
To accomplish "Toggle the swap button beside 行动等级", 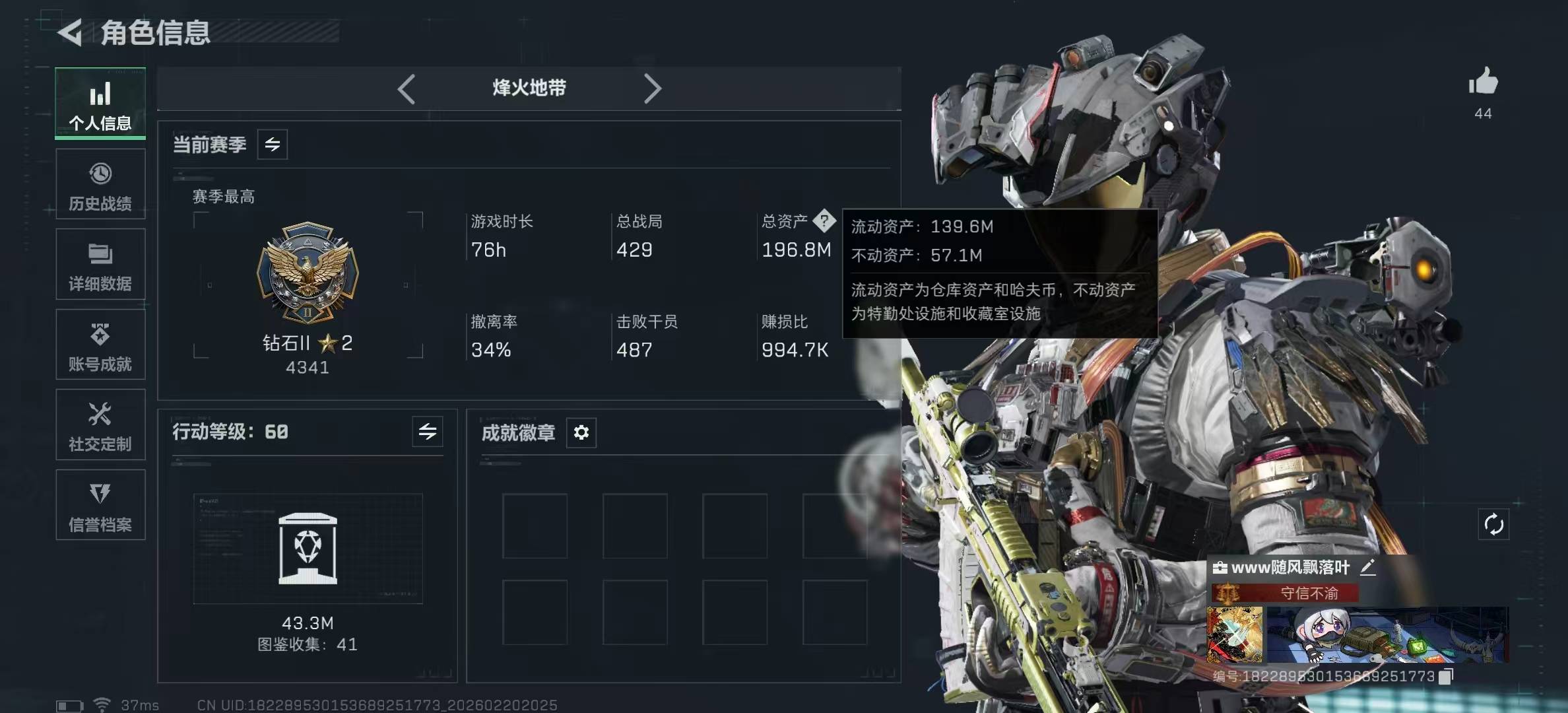I will pyautogui.click(x=428, y=432).
